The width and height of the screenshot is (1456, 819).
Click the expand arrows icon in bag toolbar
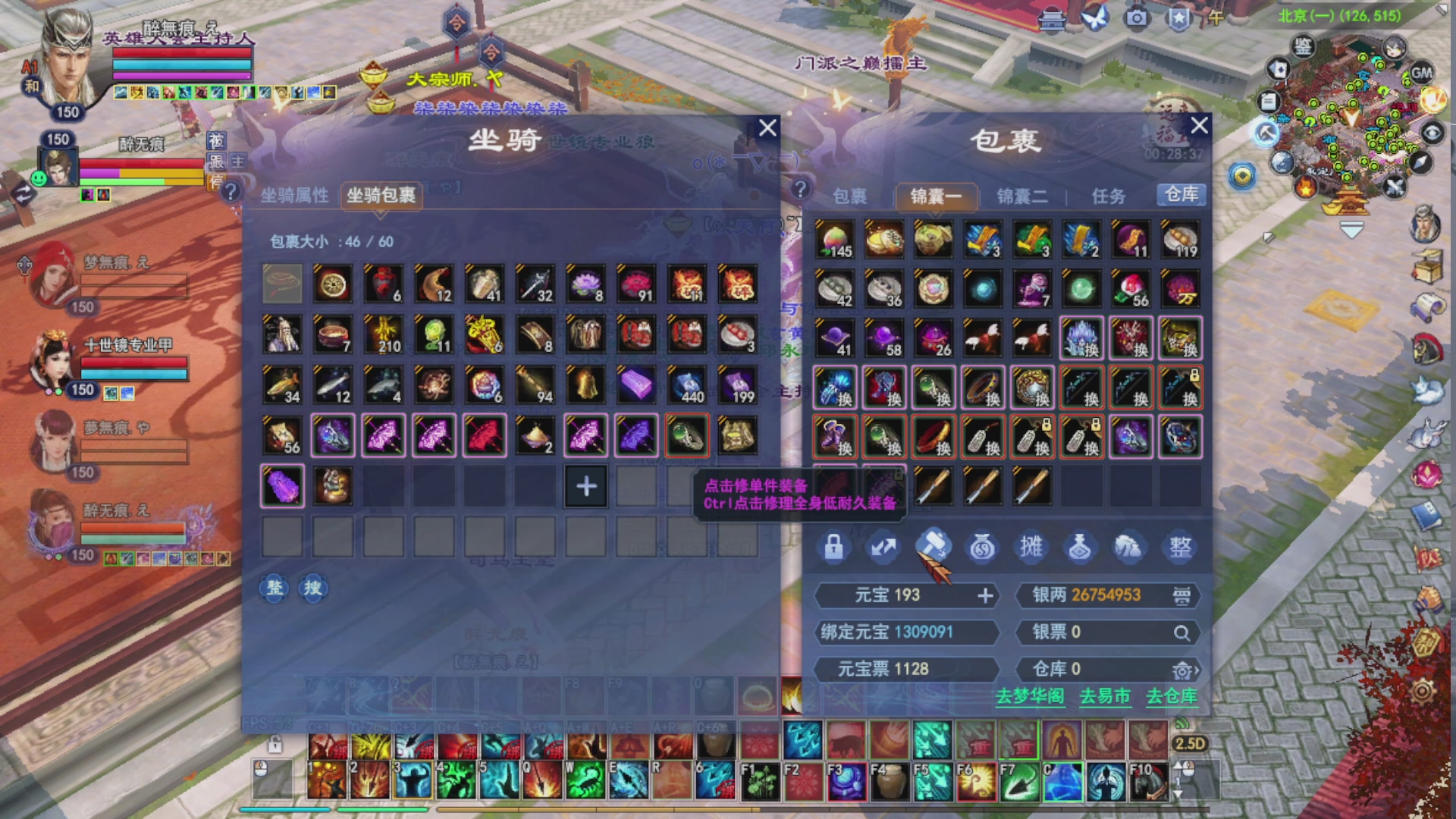[884, 548]
